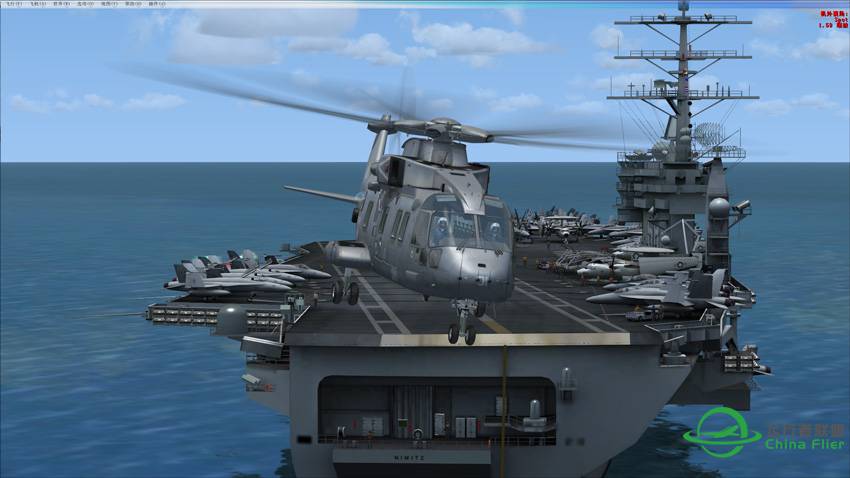Open the 选项 (Options) menu
Screen dimensions: 850x478
click(x=82, y=4)
